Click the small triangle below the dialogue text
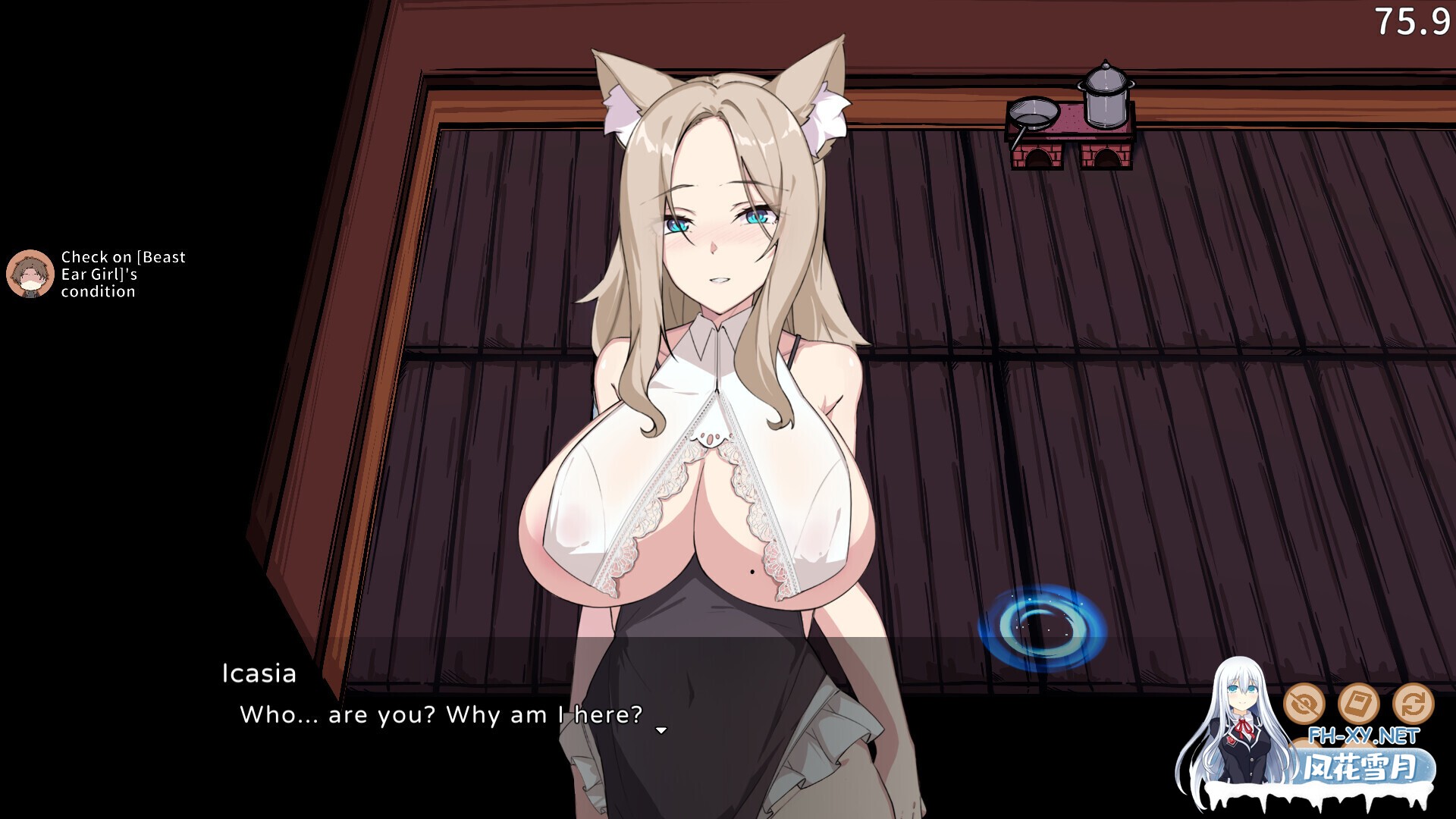Screen dimensions: 1456x819 (x=660, y=731)
